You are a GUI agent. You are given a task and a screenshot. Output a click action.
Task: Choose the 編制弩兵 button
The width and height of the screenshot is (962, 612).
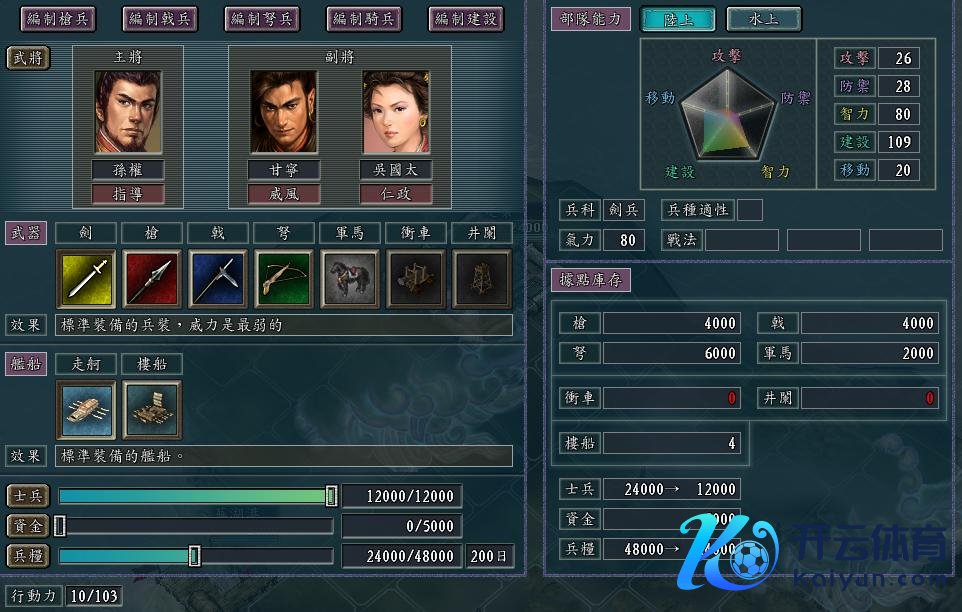262,18
